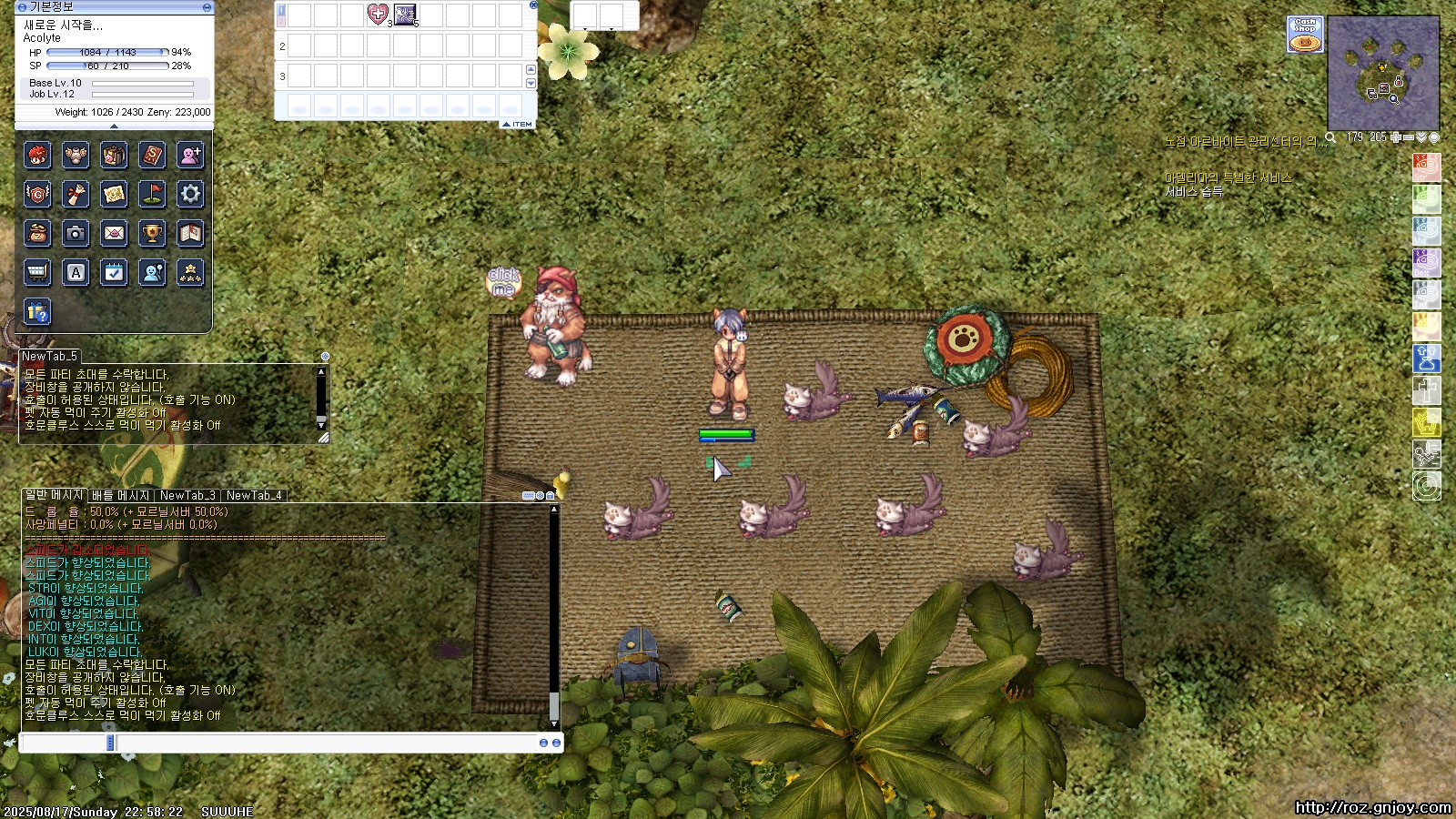Use the Heal skill in the hotbar
The width and height of the screenshot is (1456, 819).
point(378,15)
